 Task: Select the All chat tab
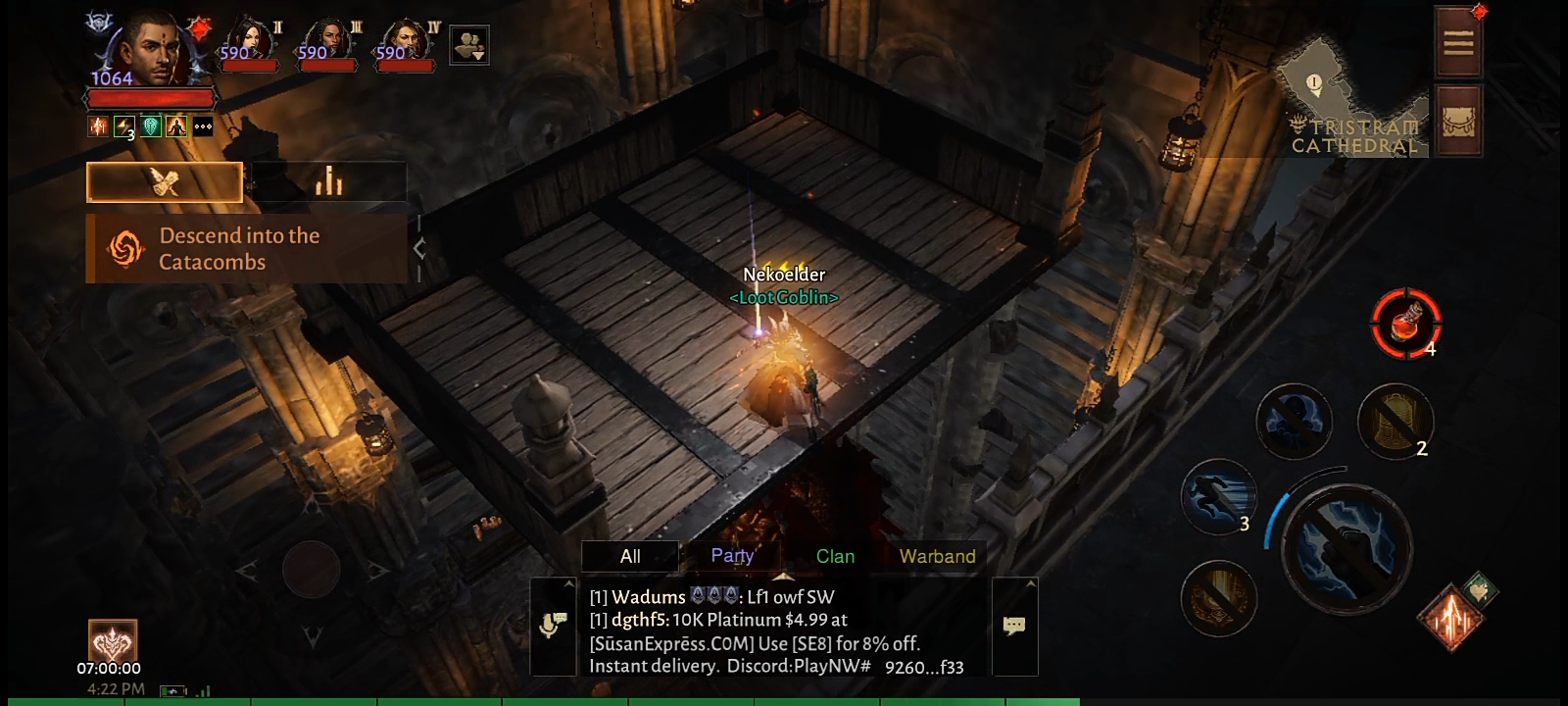tap(630, 556)
